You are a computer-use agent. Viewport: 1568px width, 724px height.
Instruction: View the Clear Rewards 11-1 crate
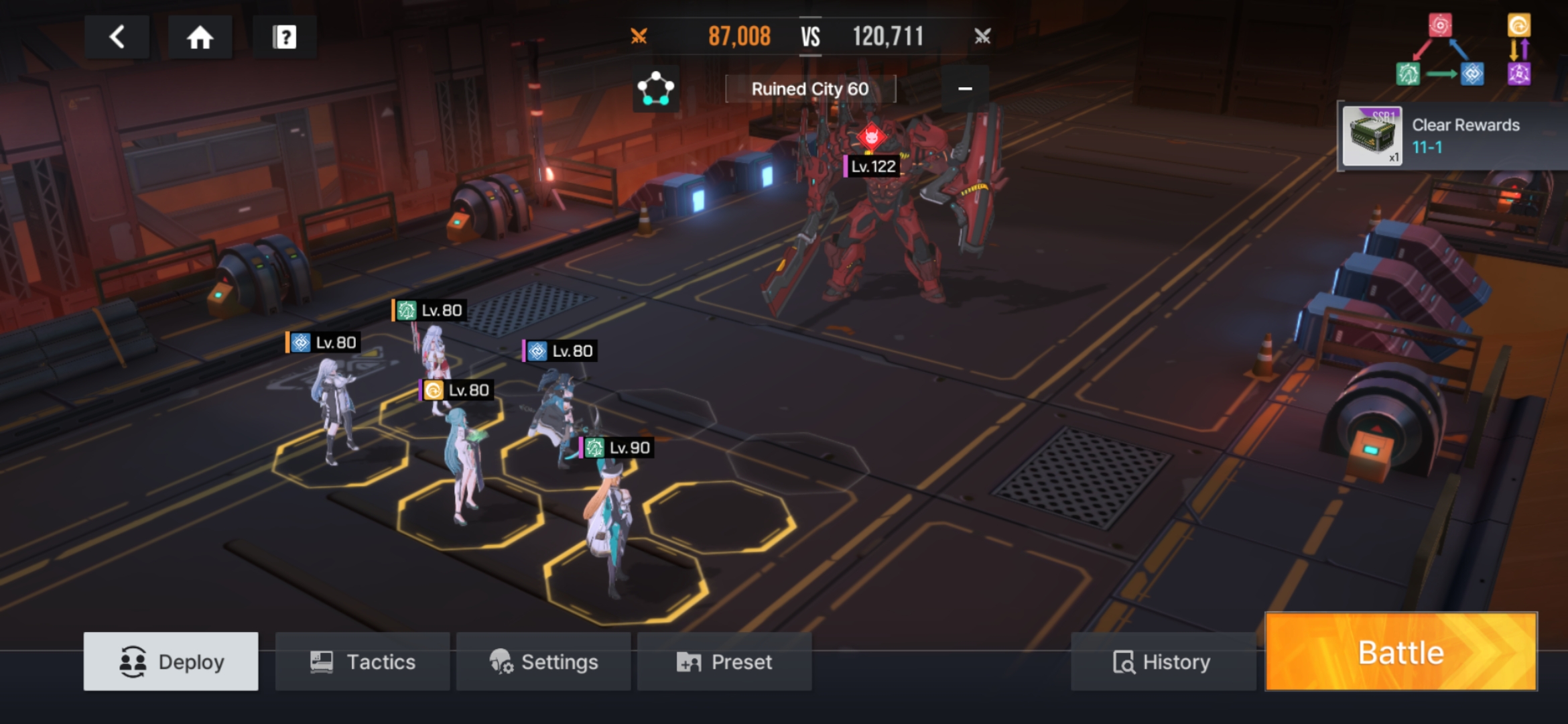click(1372, 137)
